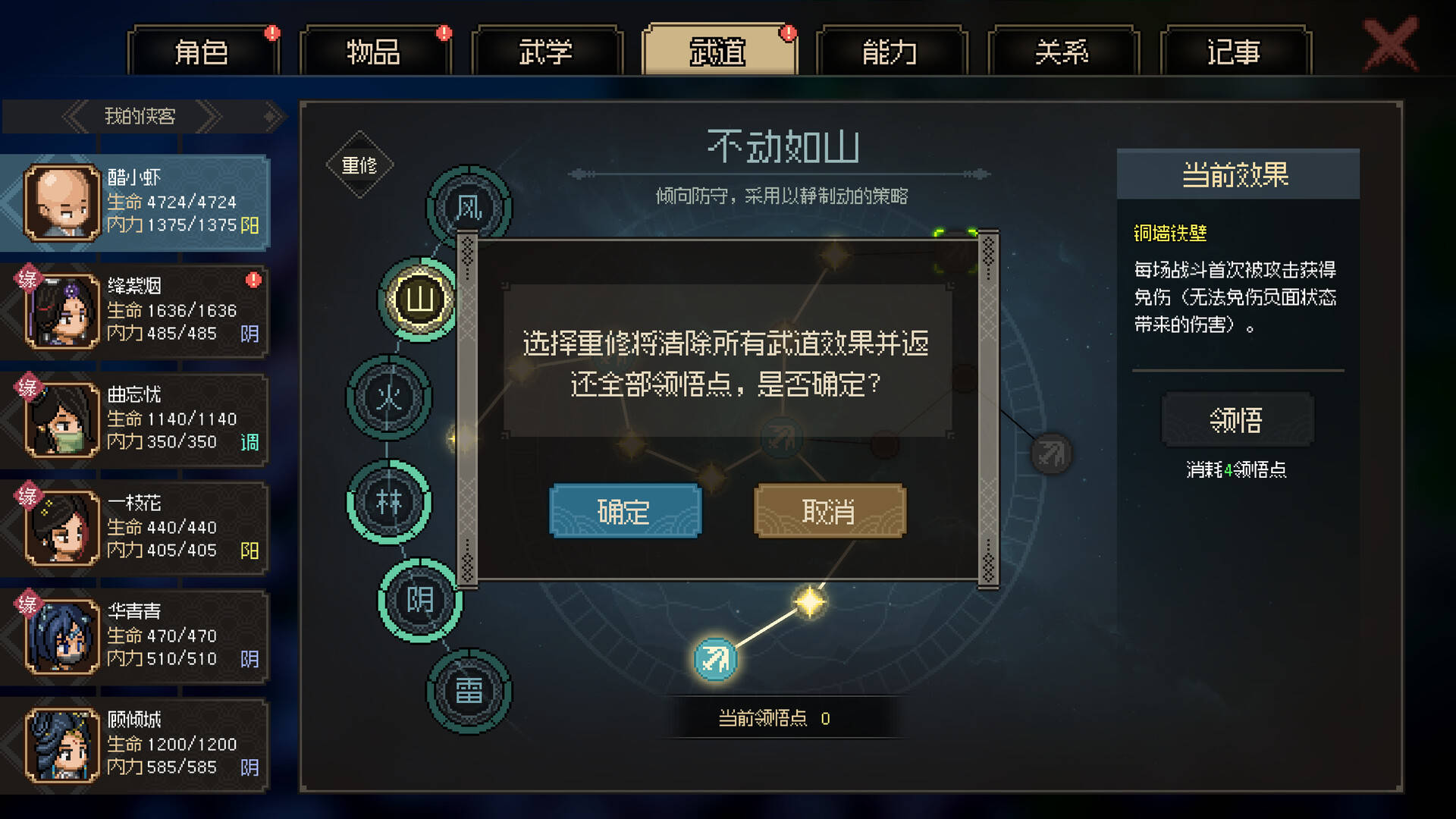Click the glowing arrow skill node
The height and width of the screenshot is (819, 1456).
714,658
